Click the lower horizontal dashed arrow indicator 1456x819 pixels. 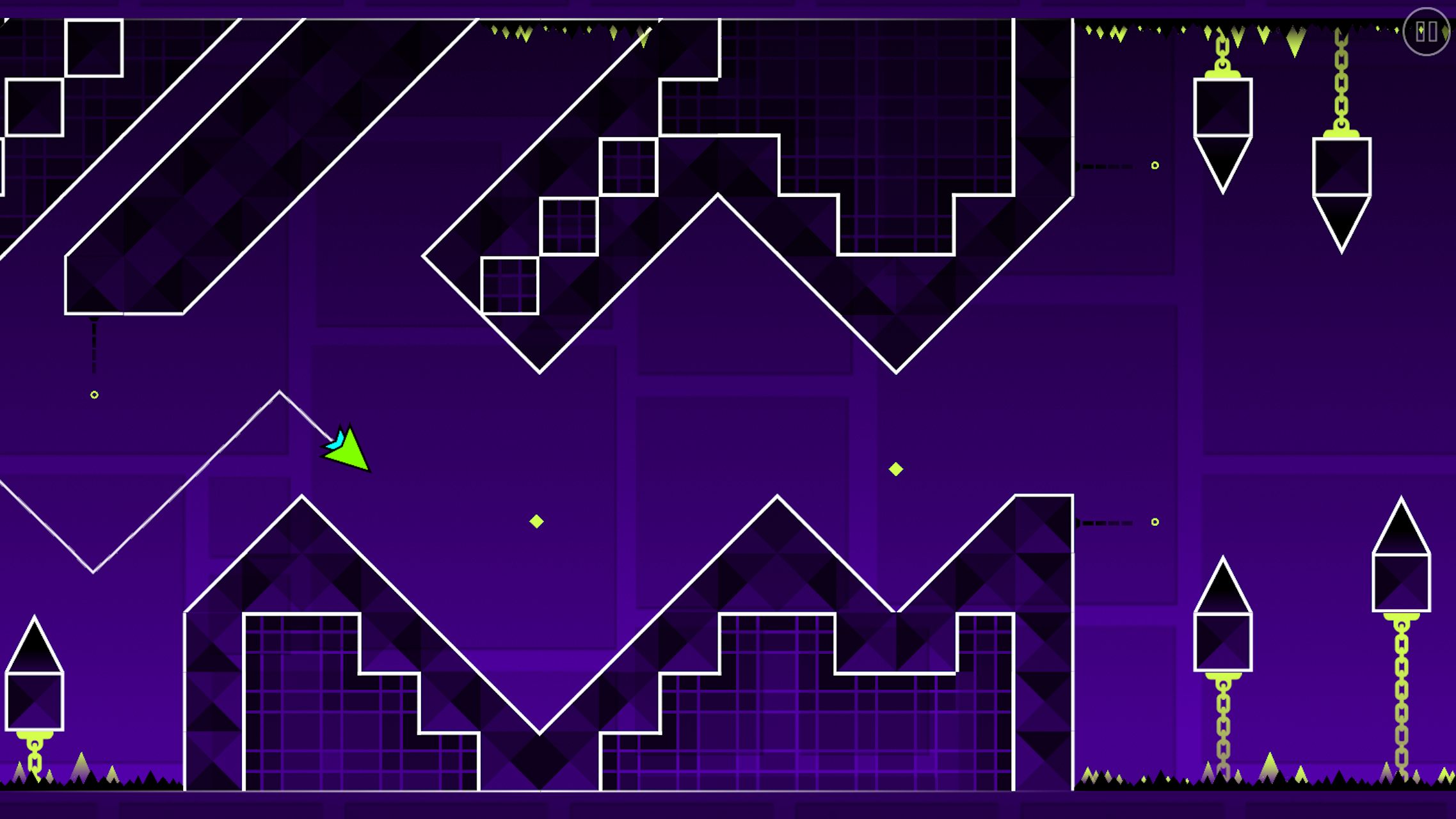1104,522
